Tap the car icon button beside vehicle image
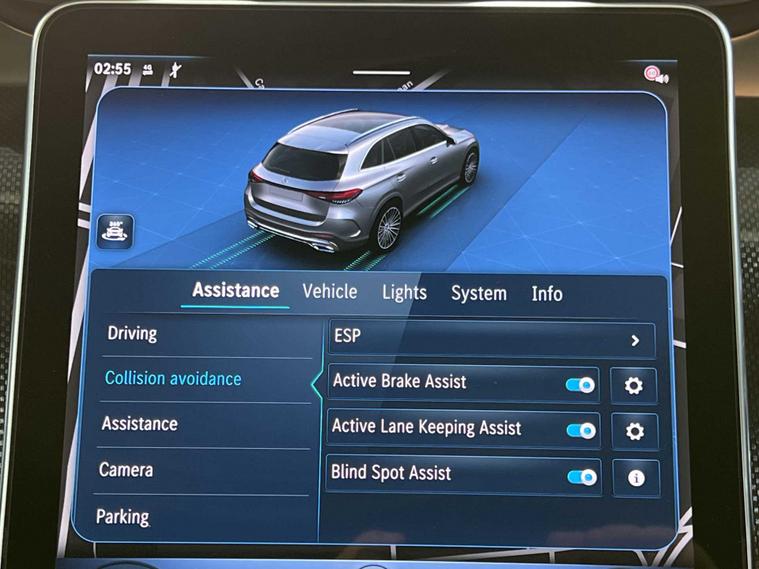The height and width of the screenshot is (569, 759). [x=116, y=232]
